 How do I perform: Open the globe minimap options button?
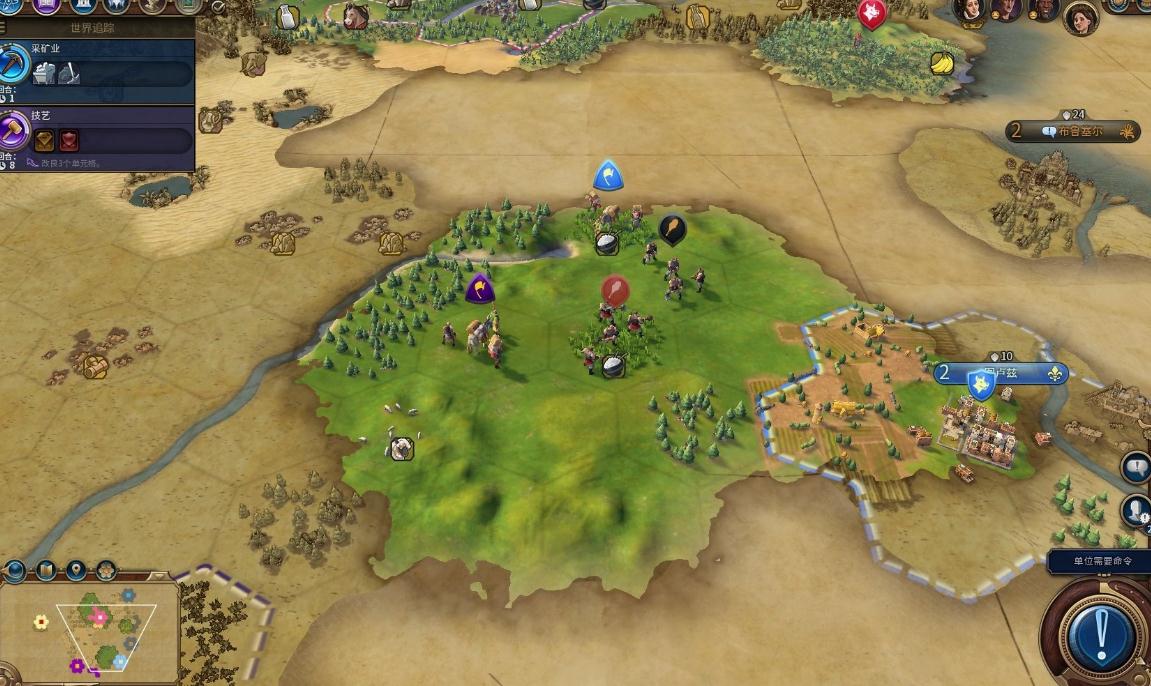15,571
